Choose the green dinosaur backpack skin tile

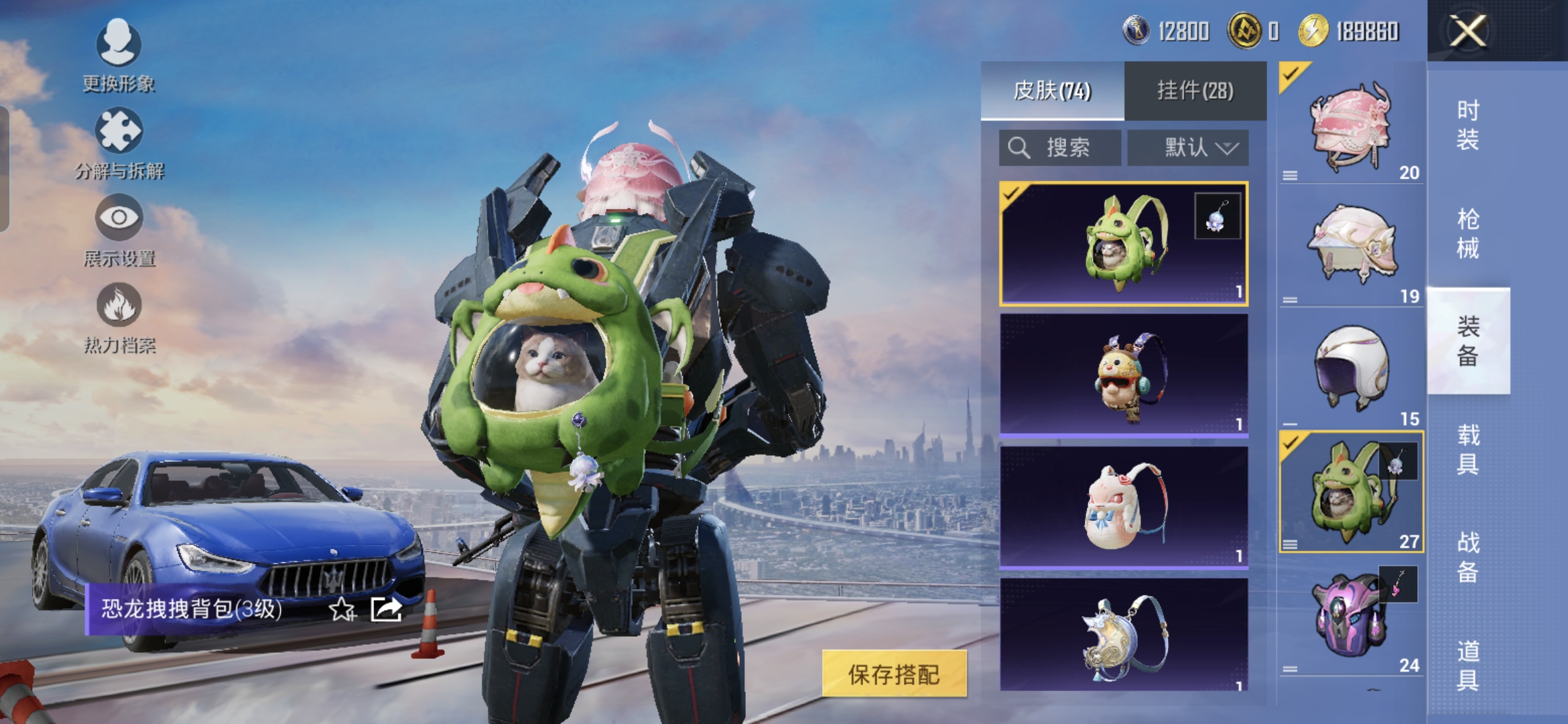[1123, 243]
